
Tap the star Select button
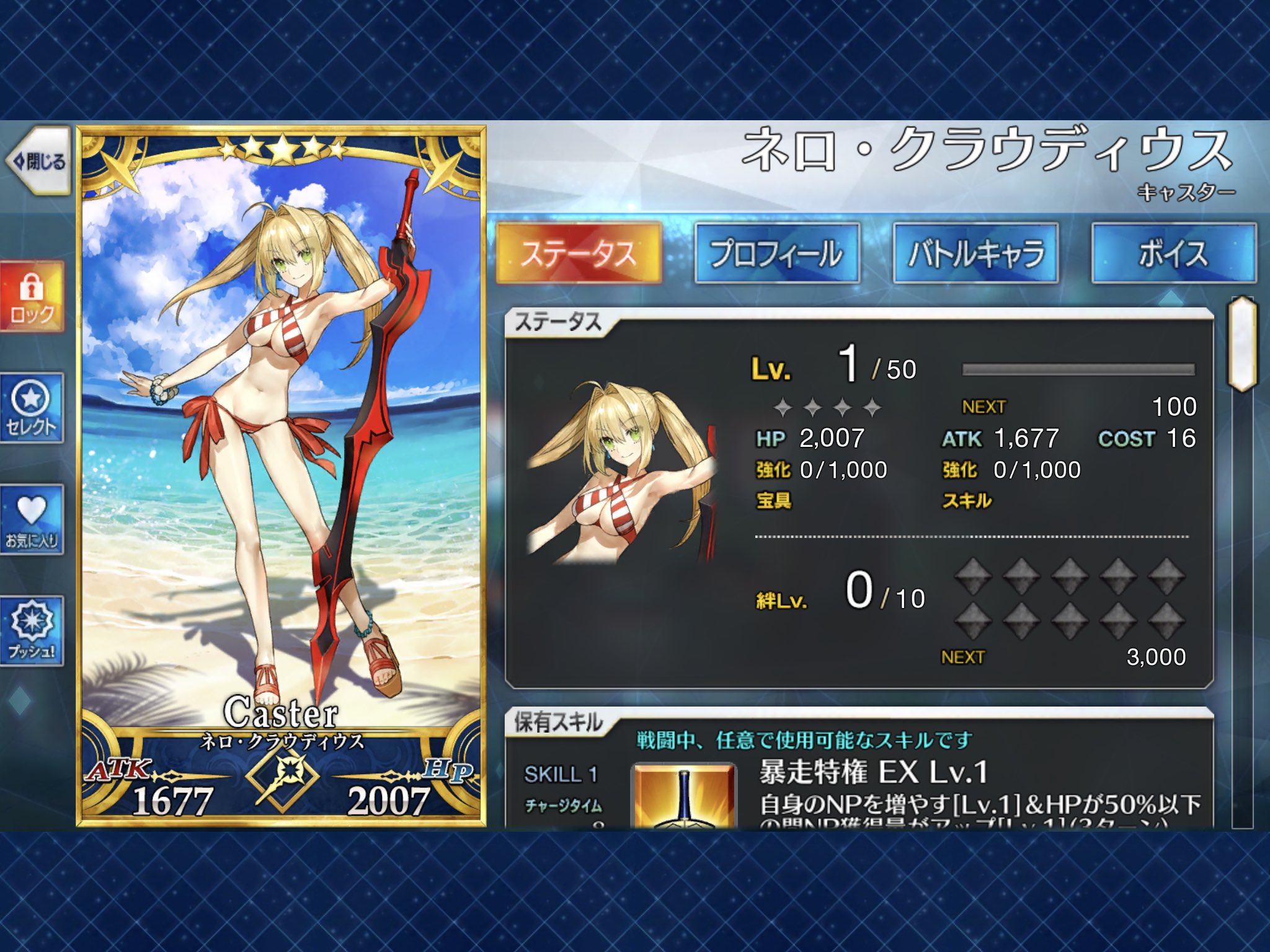(x=32, y=408)
